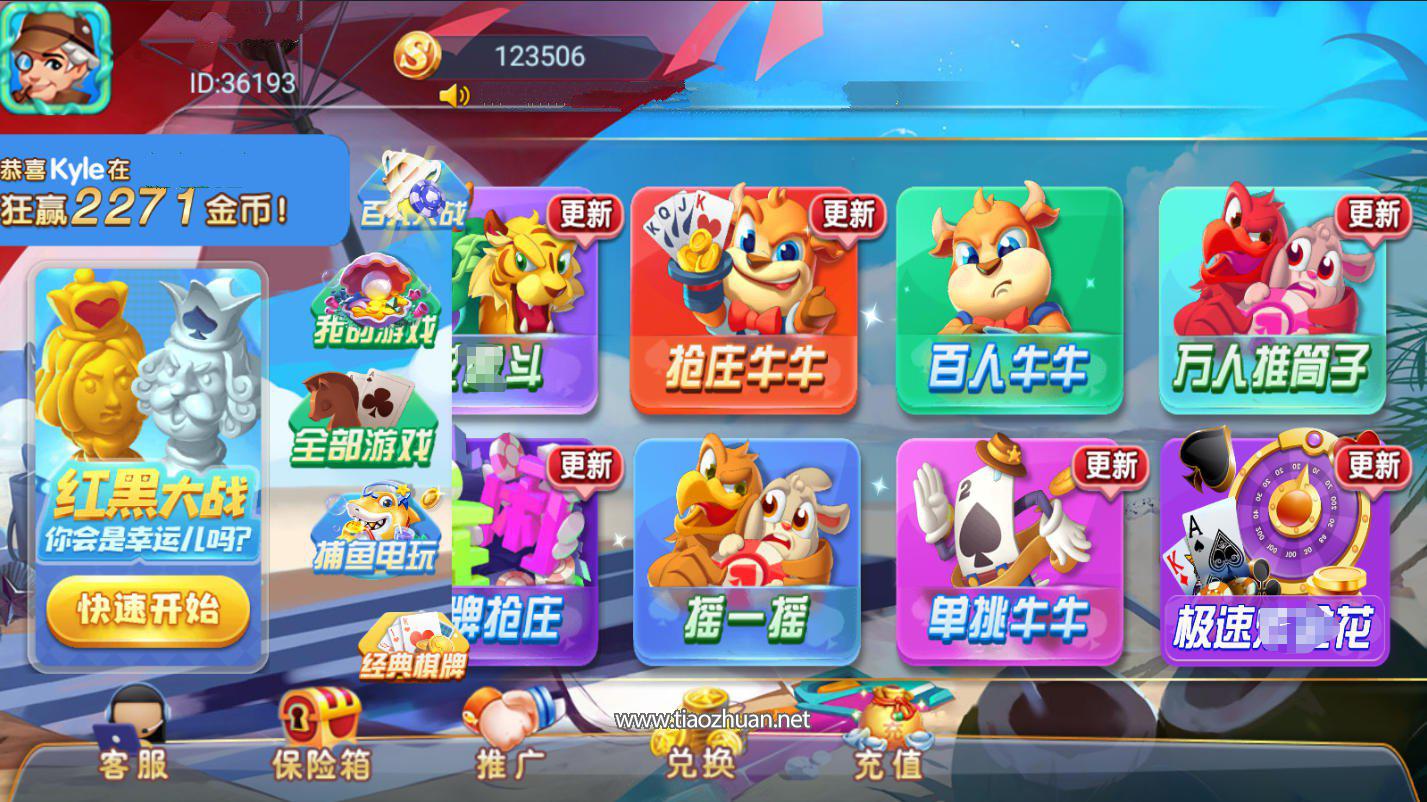Mute the game sound via speaker icon

click(454, 95)
